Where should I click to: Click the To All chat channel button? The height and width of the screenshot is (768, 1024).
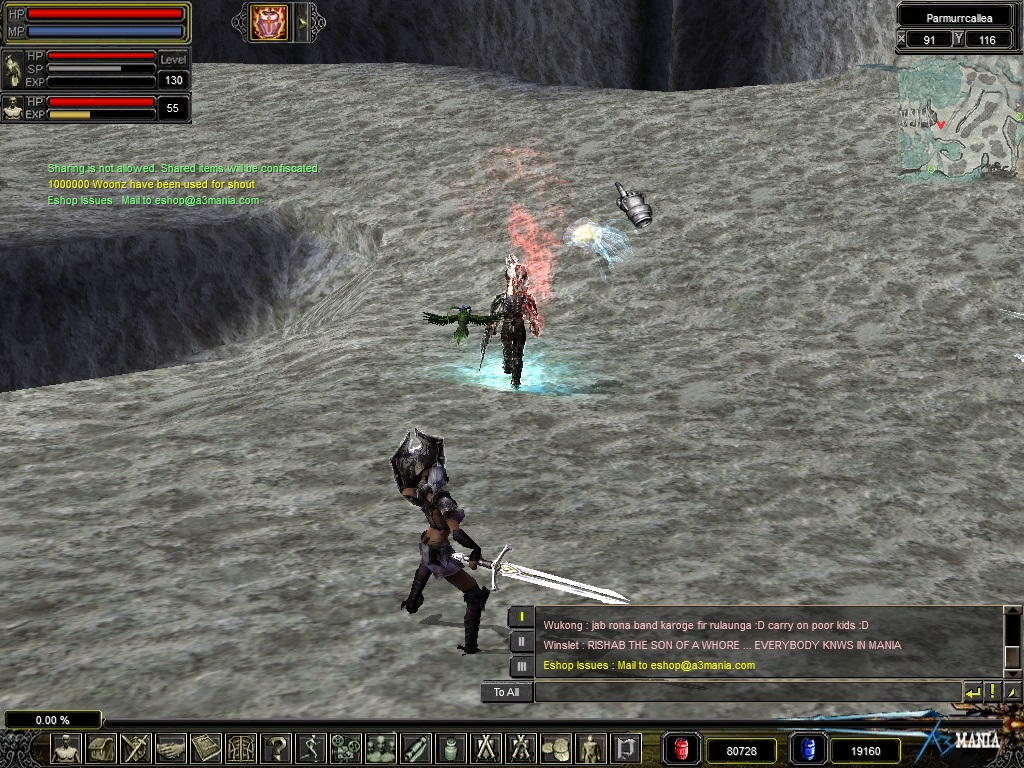pos(506,692)
